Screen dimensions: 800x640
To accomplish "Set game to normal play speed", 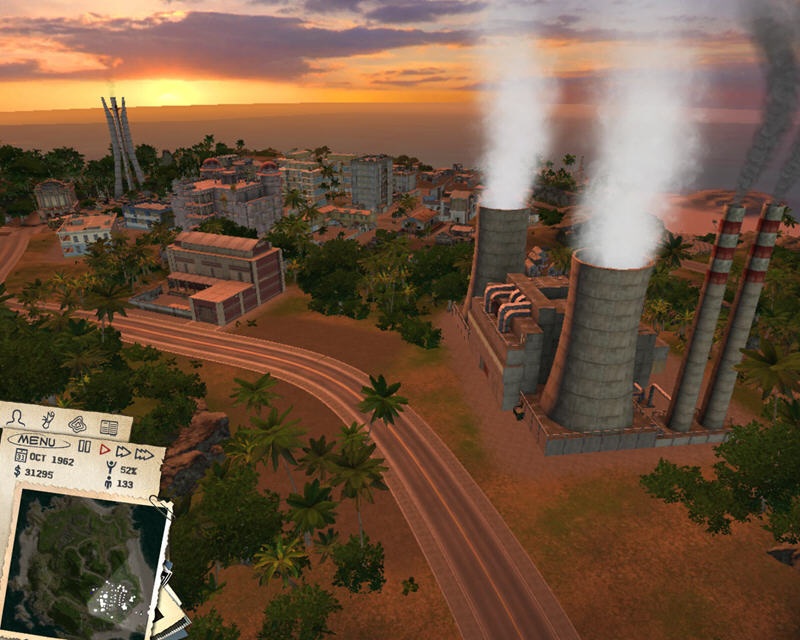I will pyautogui.click(x=104, y=449).
